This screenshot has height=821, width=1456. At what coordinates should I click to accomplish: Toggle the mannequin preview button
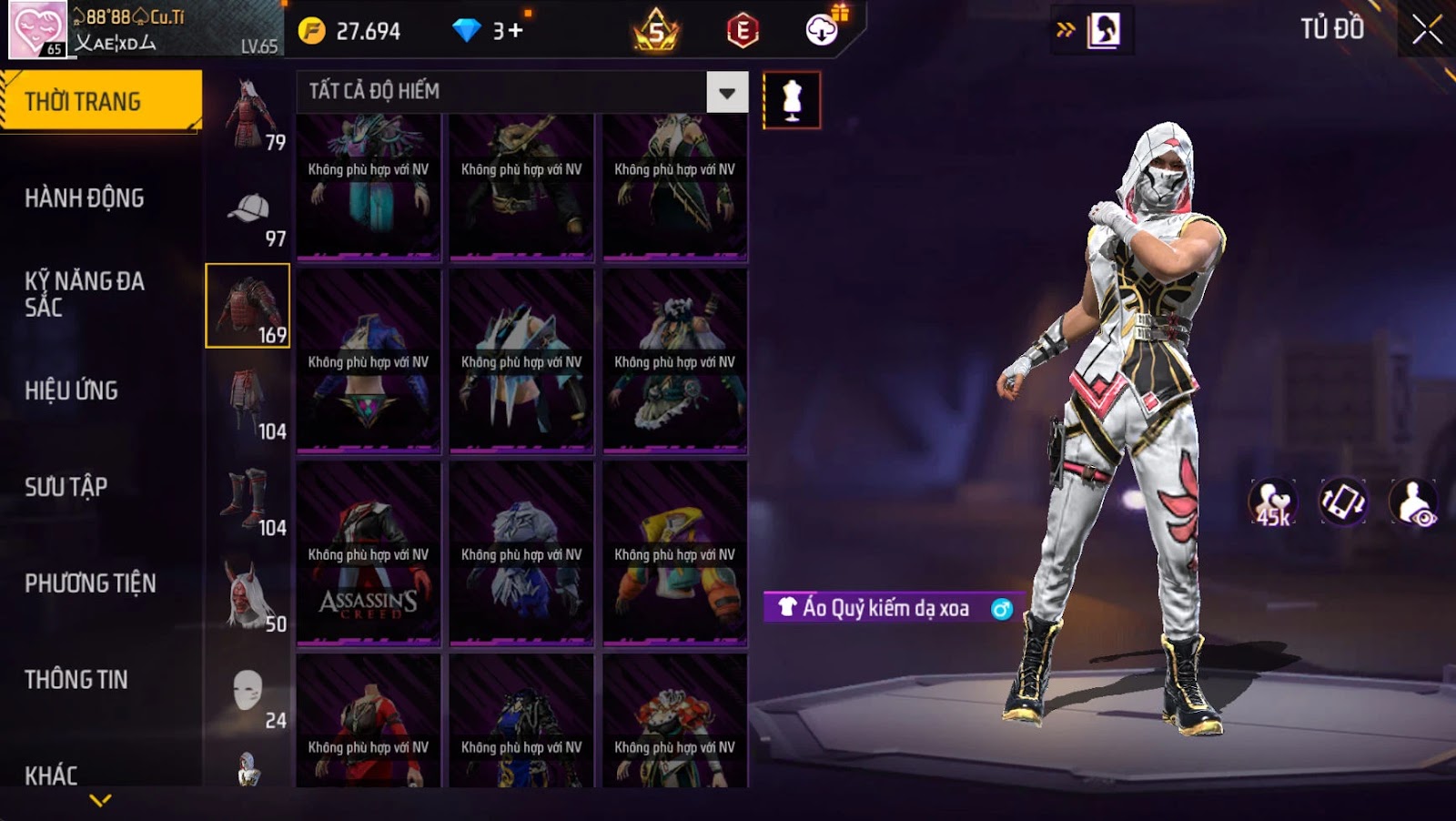(792, 100)
